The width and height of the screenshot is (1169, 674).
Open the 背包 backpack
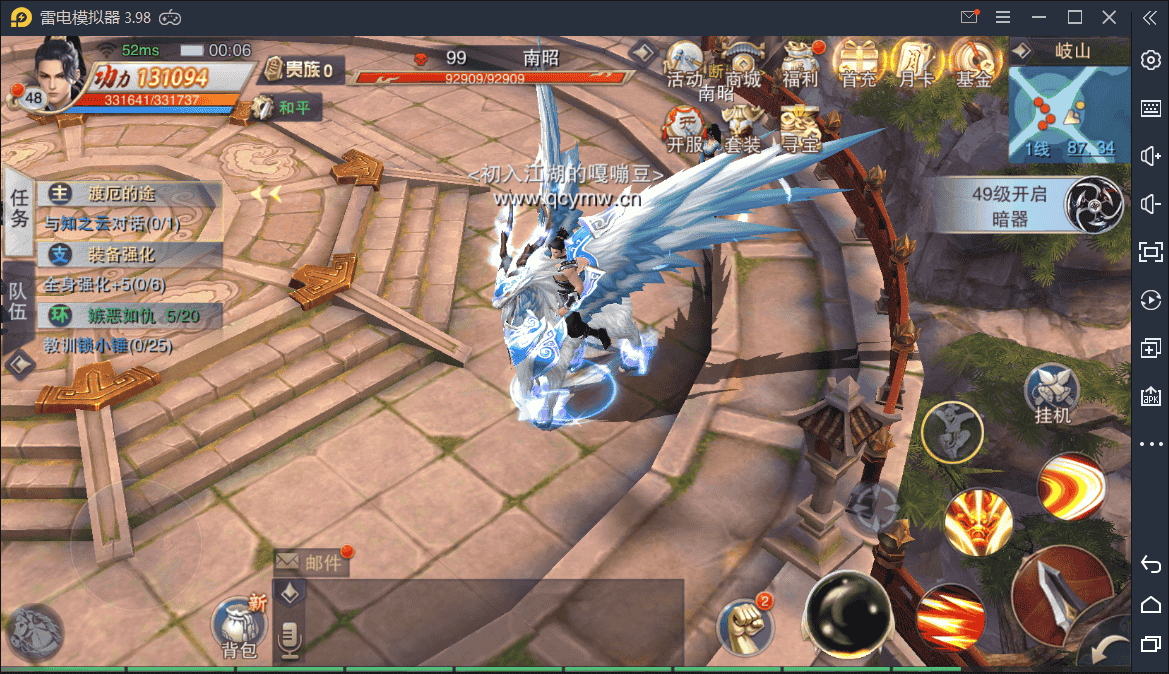click(x=239, y=628)
